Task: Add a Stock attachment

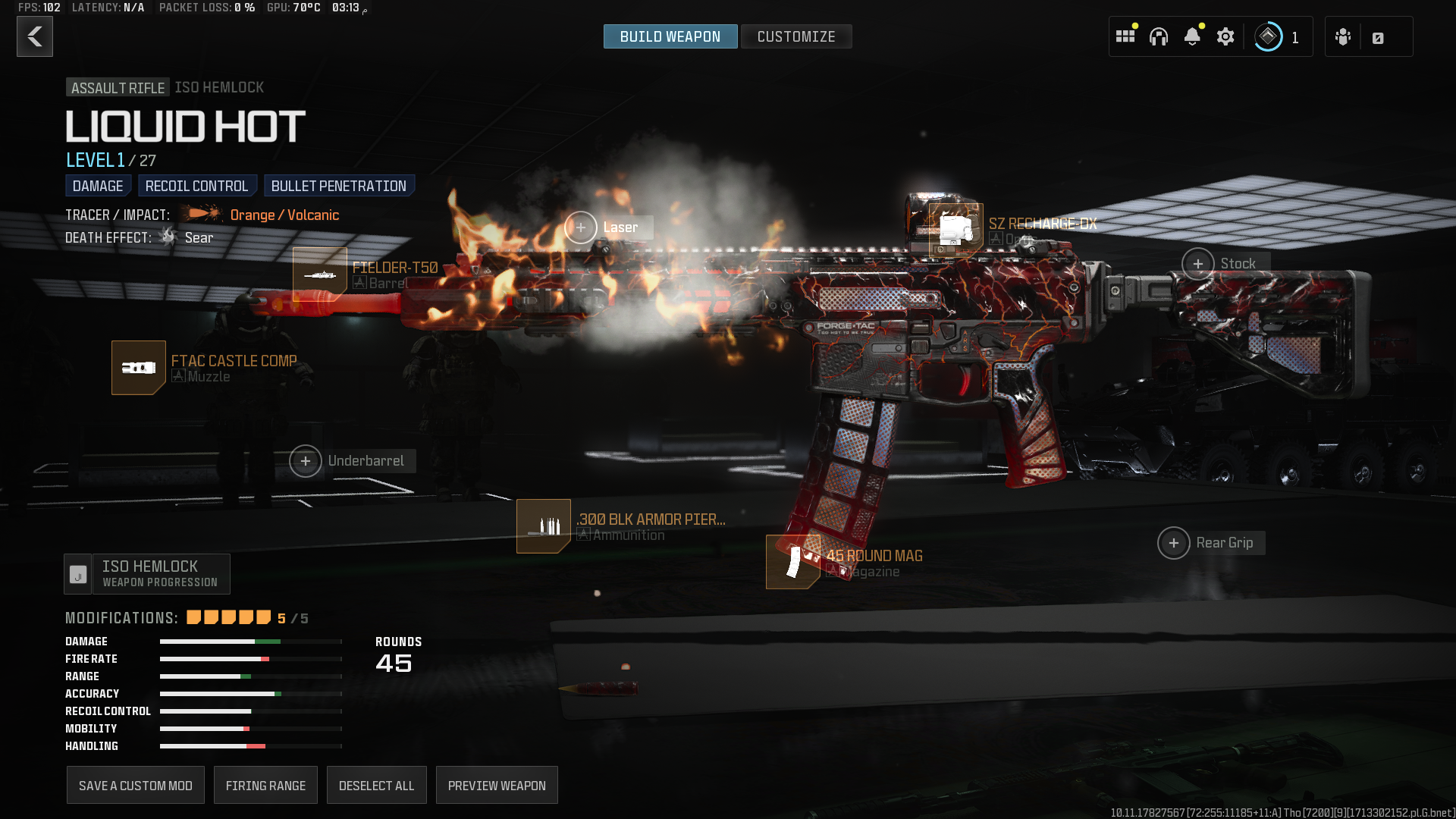Action: tap(1198, 264)
